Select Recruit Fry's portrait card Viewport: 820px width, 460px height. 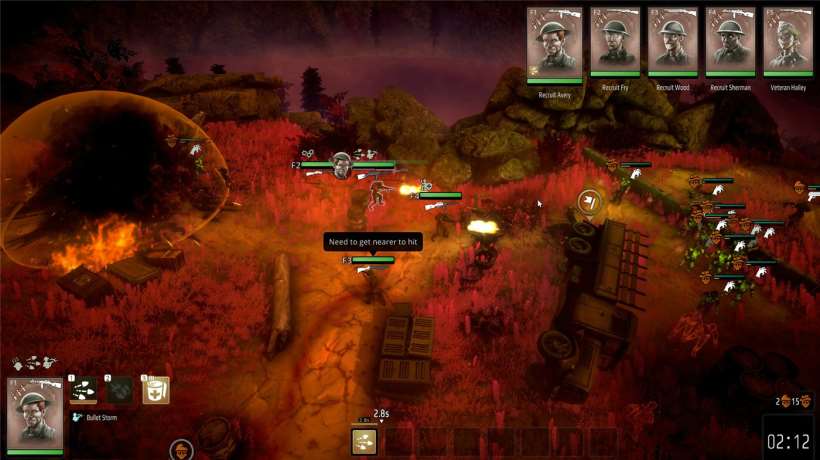(x=614, y=43)
